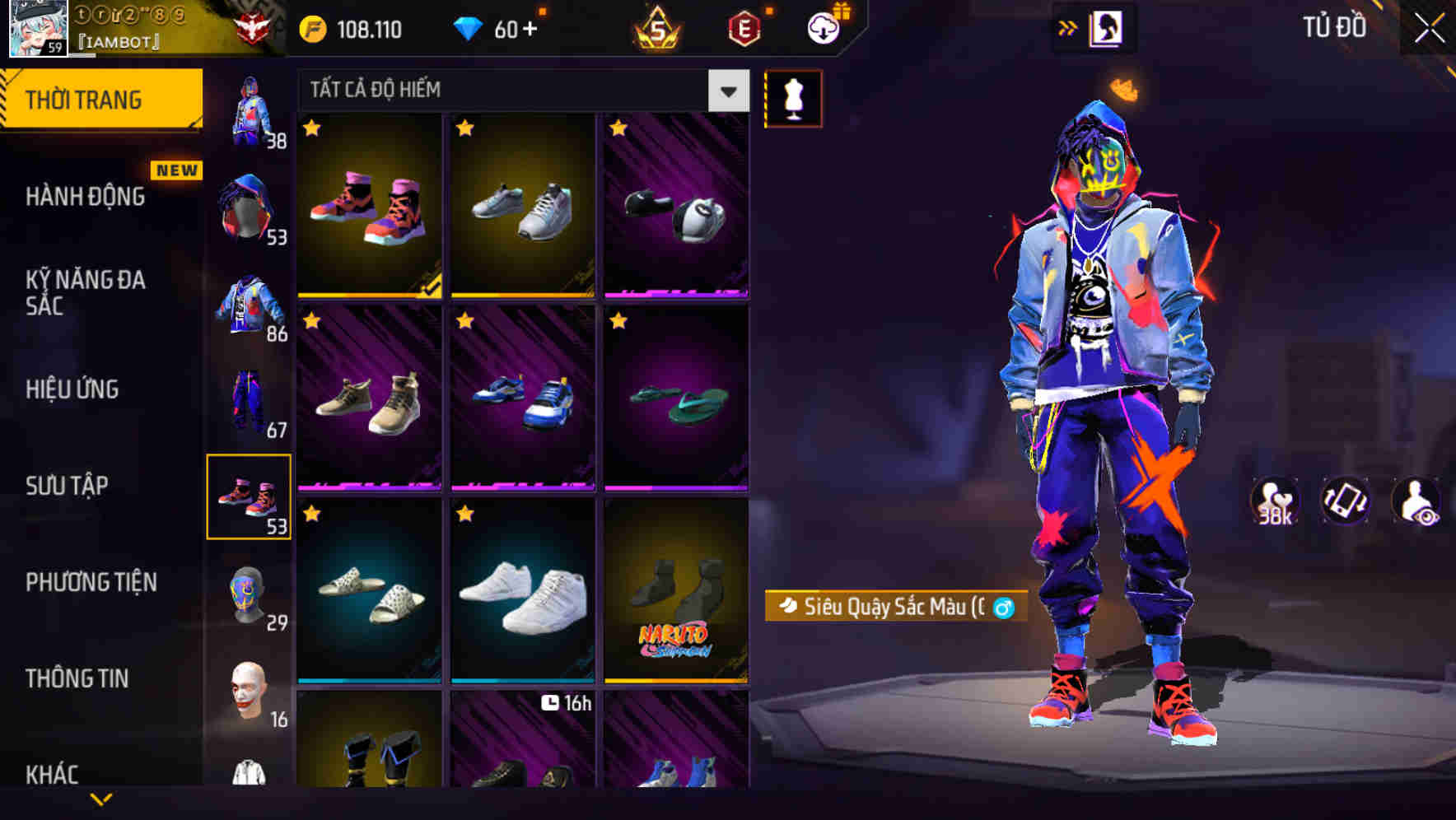This screenshot has height=820, width=1456.
Task: Open the gold/FF coin balance display
Action: (346, 30)
